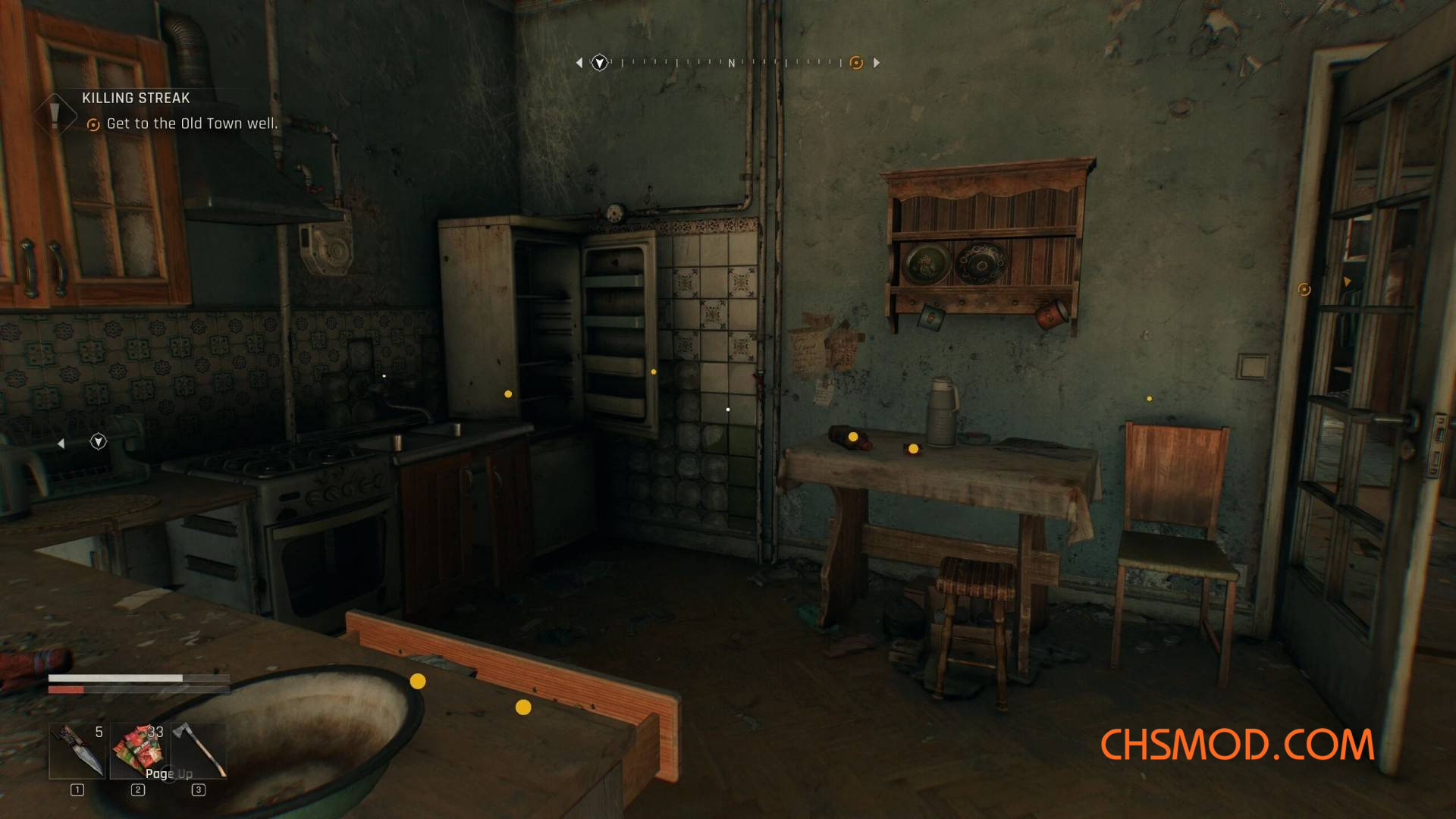Select the throwing knife hotbar slot
The width and height of the screenshot is (1456, 819).
tap(77, 751)
